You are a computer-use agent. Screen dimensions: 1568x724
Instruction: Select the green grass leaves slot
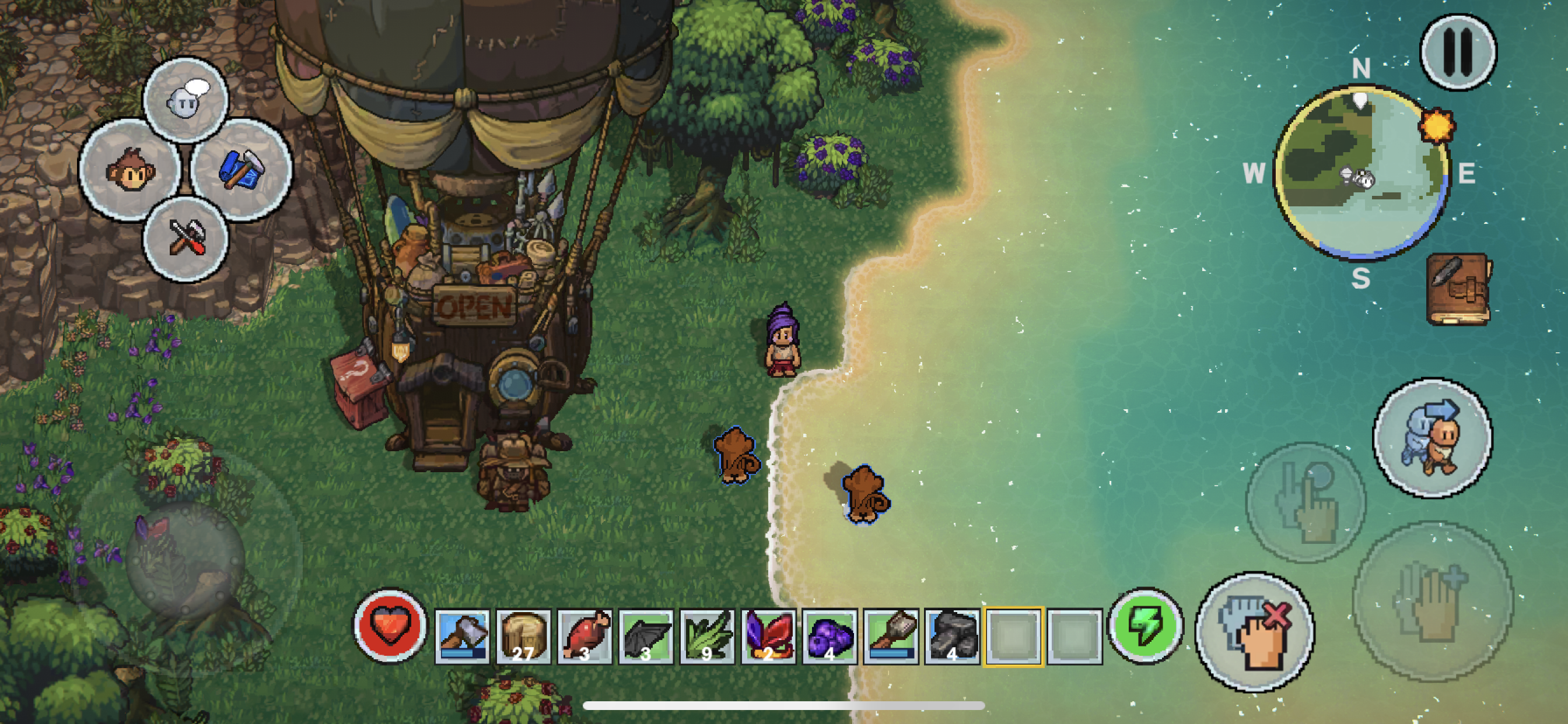tap(708, 636)
